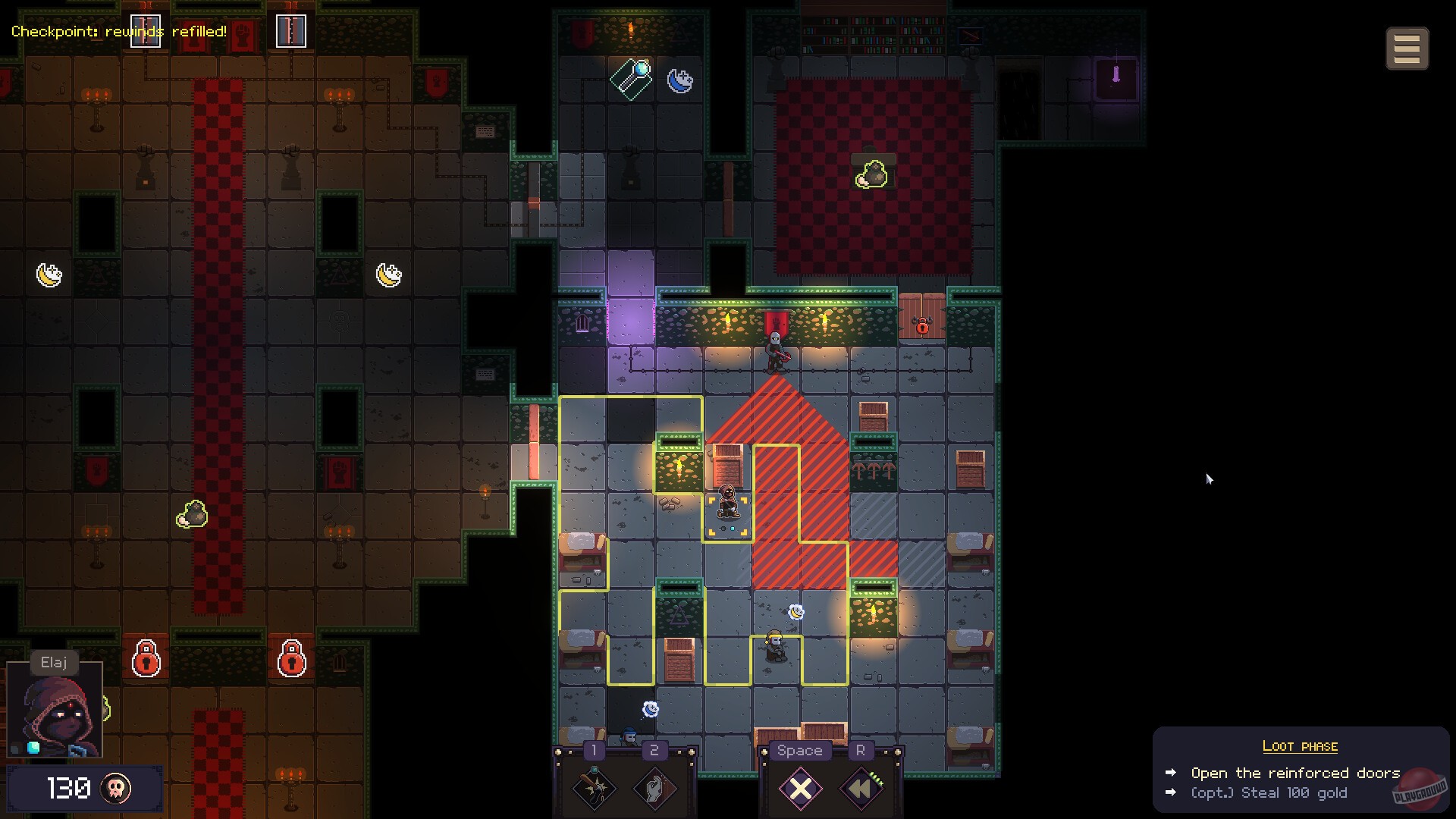Viewport: 1456px width, 819px height.
Task: Click the crescent loot in the glowing floor tile
Action: point(796,612)
